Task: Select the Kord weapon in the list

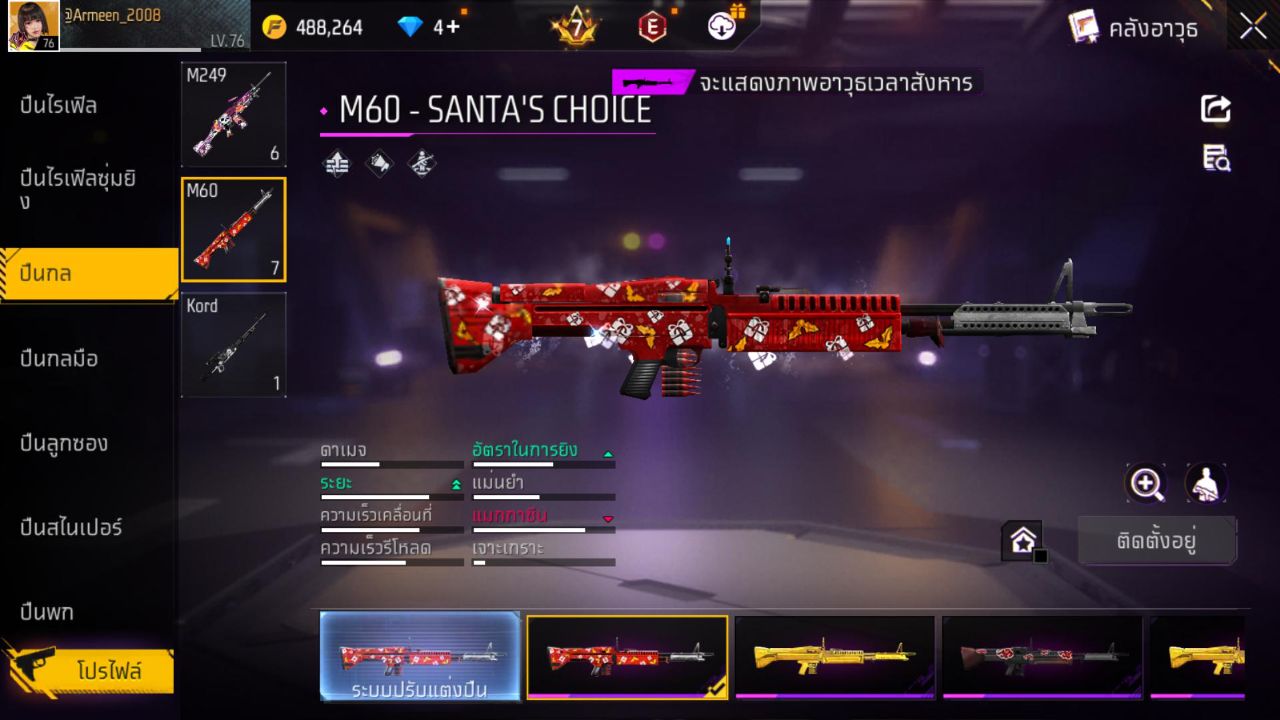Action: click(x=233, y=345)
